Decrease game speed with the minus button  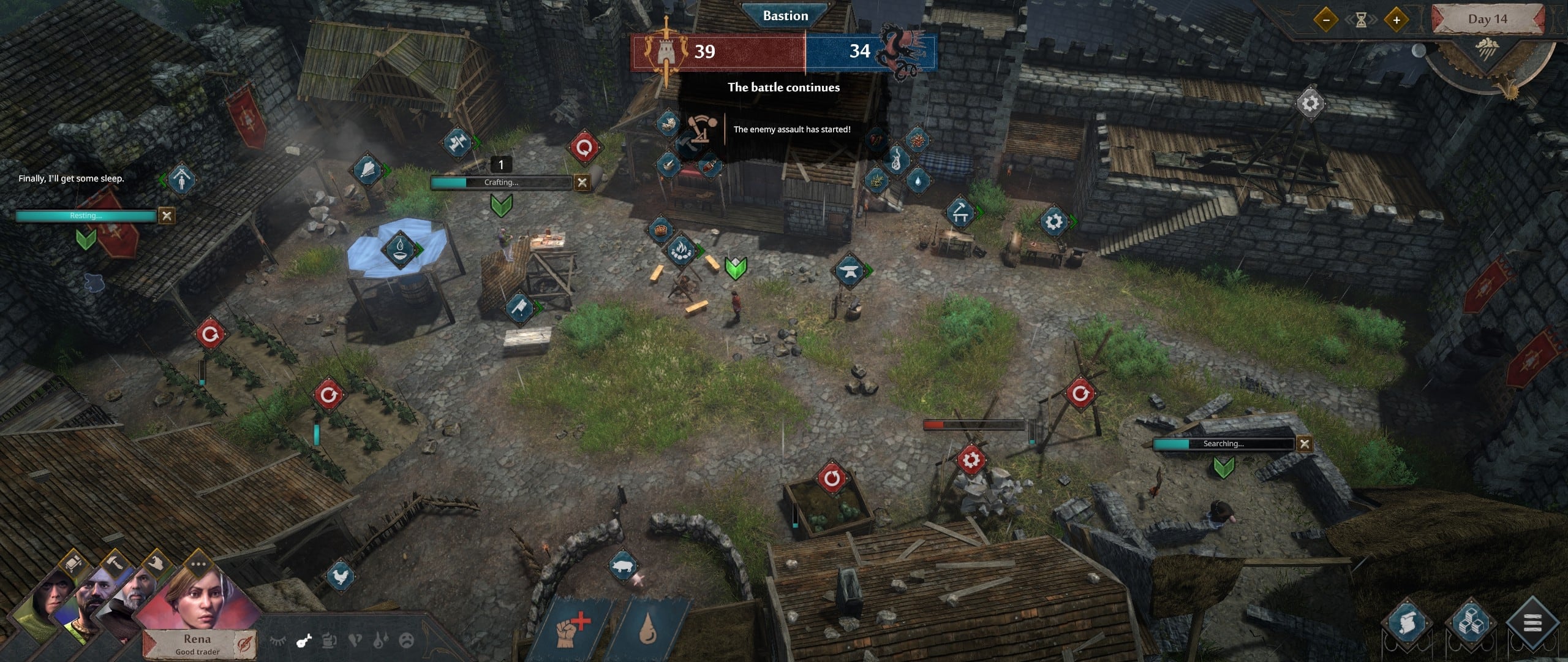[x=1326, y=20]
